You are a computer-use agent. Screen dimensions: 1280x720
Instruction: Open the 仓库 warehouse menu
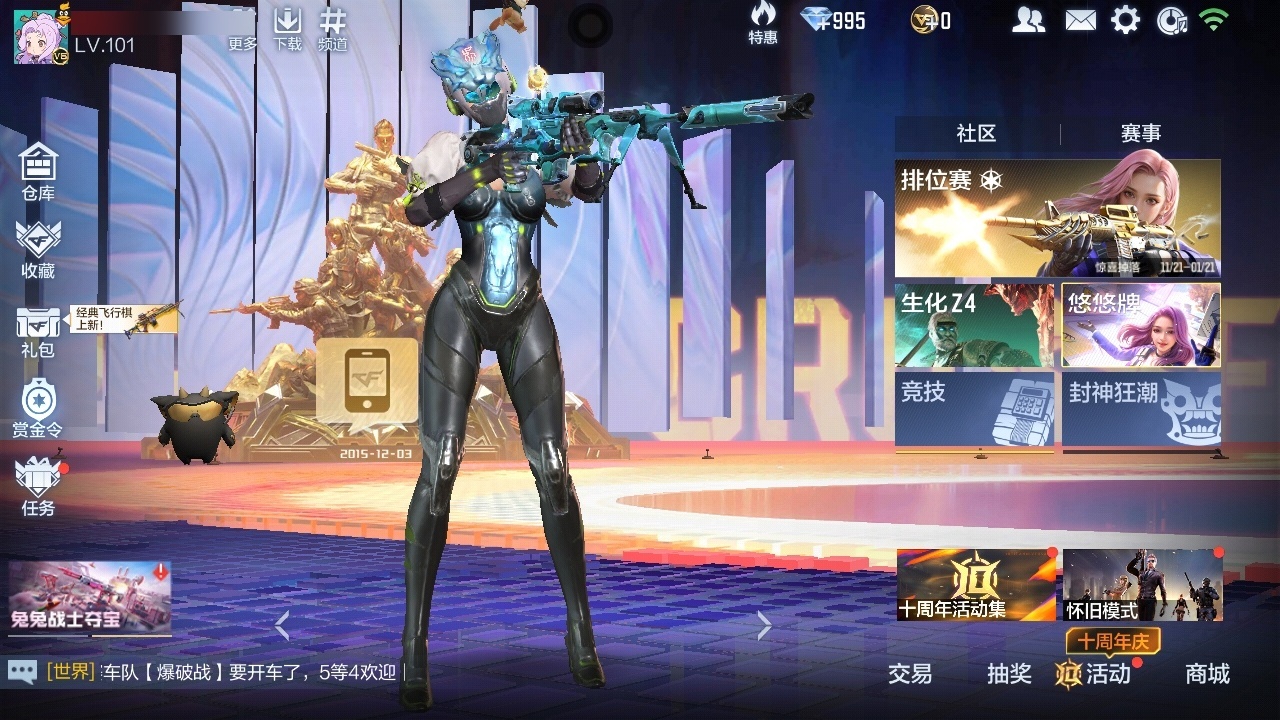pos(38,170)
